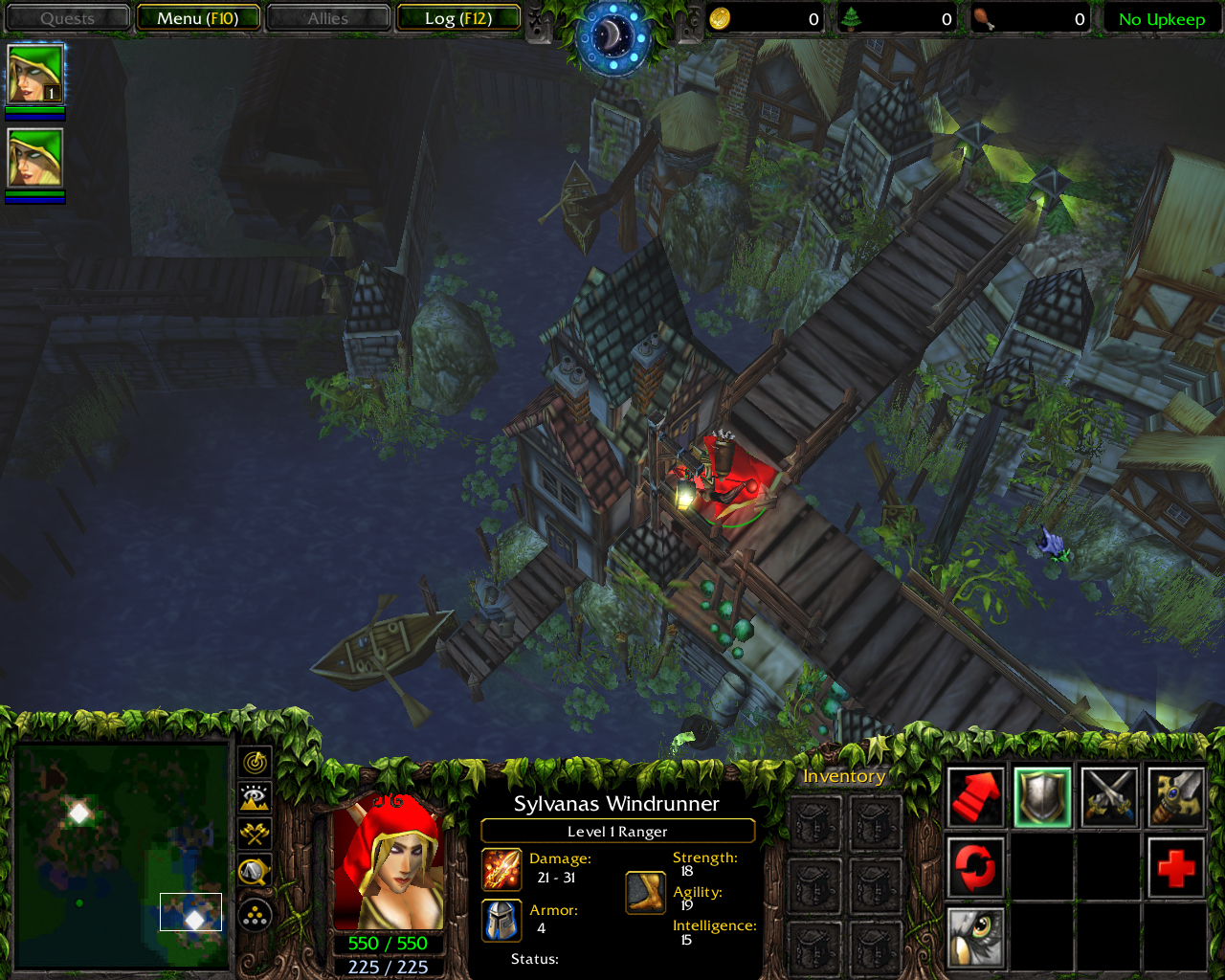Viewport: 1225px width, 980px height.
Task: Cast the owl Scout ability
Action: click(x=975, y=938)
